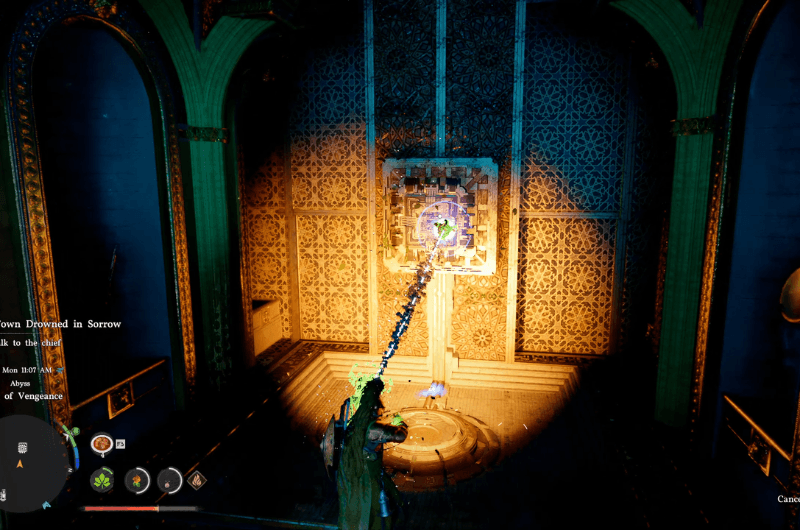
Task: Activate the diamond flame ability icon
Action: point(198,479)
